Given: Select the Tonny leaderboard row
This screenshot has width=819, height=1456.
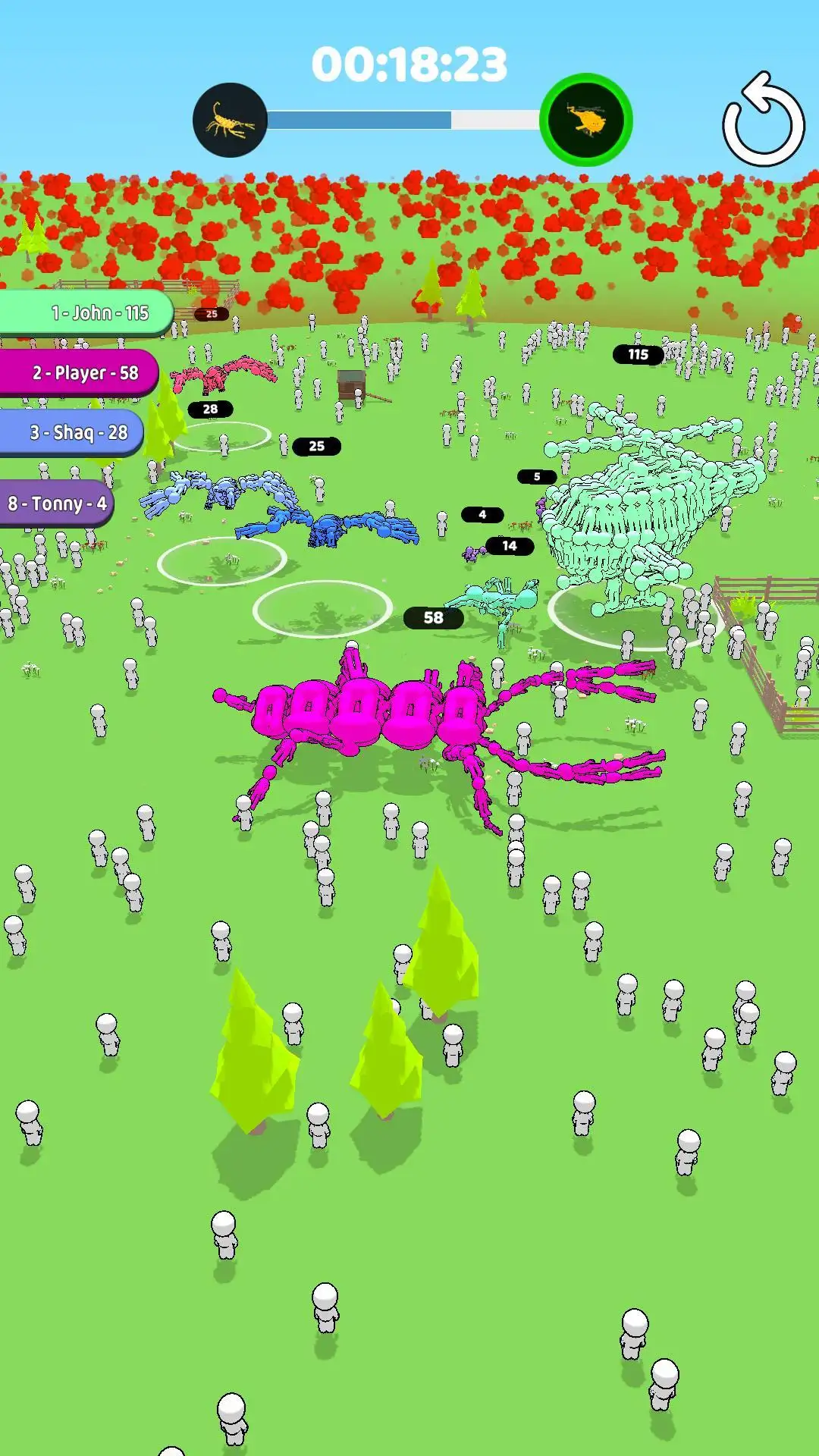Looking at the screenshot, I should coord(57,504).
